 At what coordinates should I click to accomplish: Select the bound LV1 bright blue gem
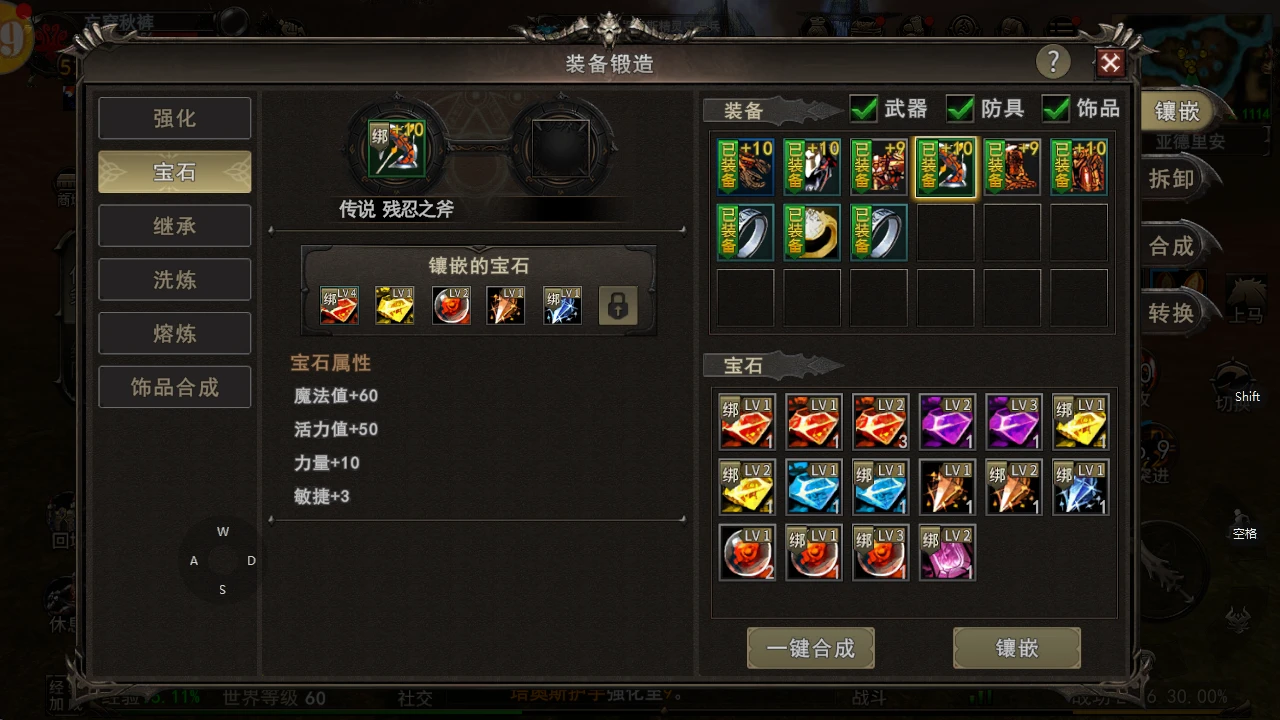[x=880, y=488]
